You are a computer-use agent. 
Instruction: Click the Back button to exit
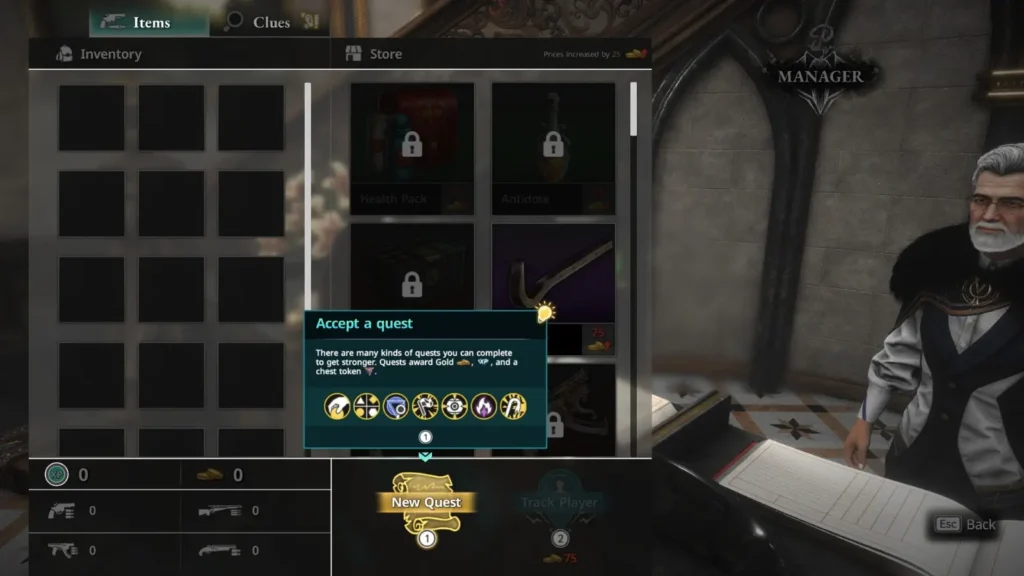[x=966, y=524]
